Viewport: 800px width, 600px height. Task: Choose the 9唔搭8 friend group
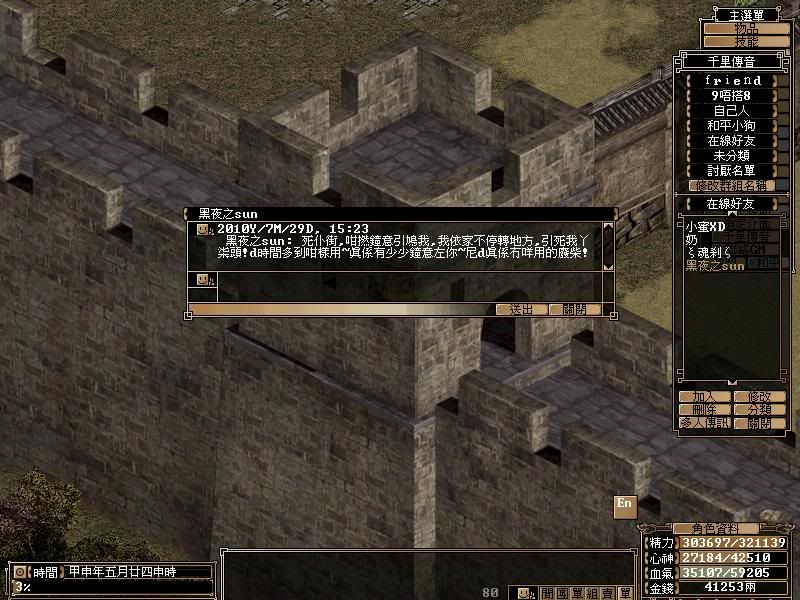pos(733,96)
